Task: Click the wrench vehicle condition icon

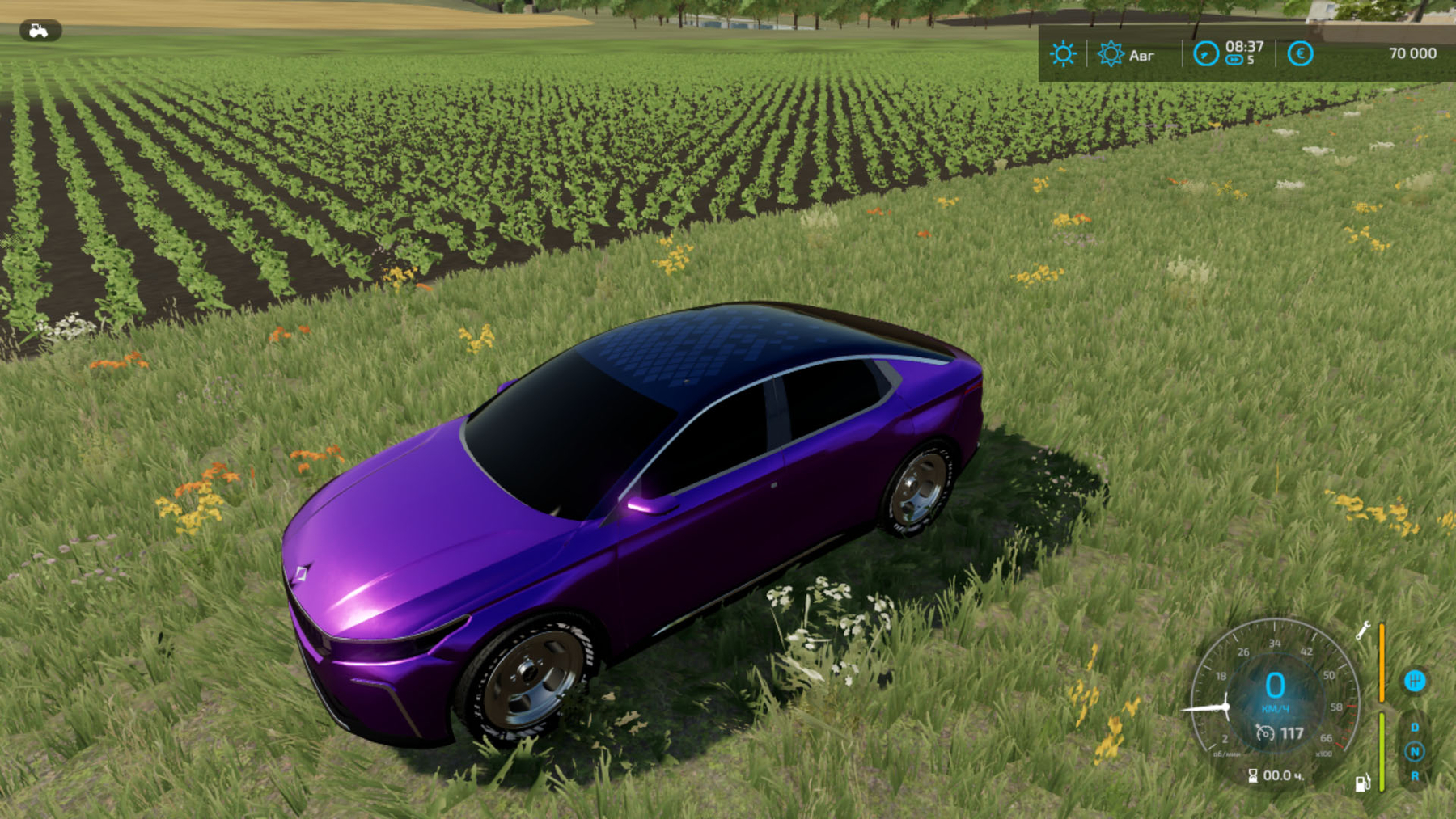Action: [1363, 630]
